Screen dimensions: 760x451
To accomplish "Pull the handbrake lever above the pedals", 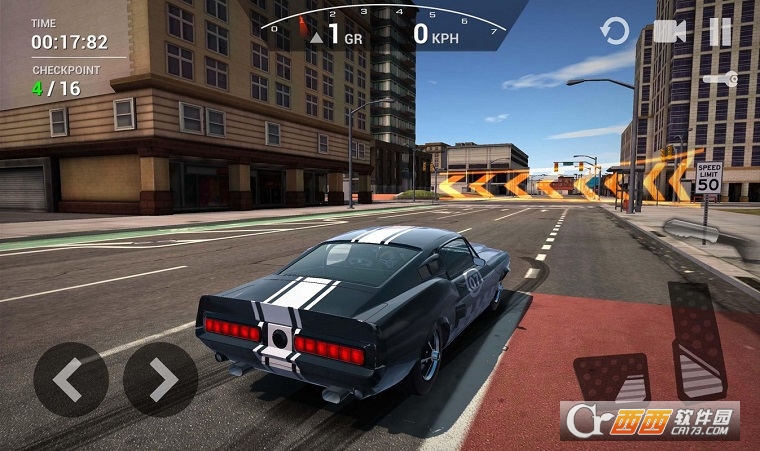I will 691,231.
